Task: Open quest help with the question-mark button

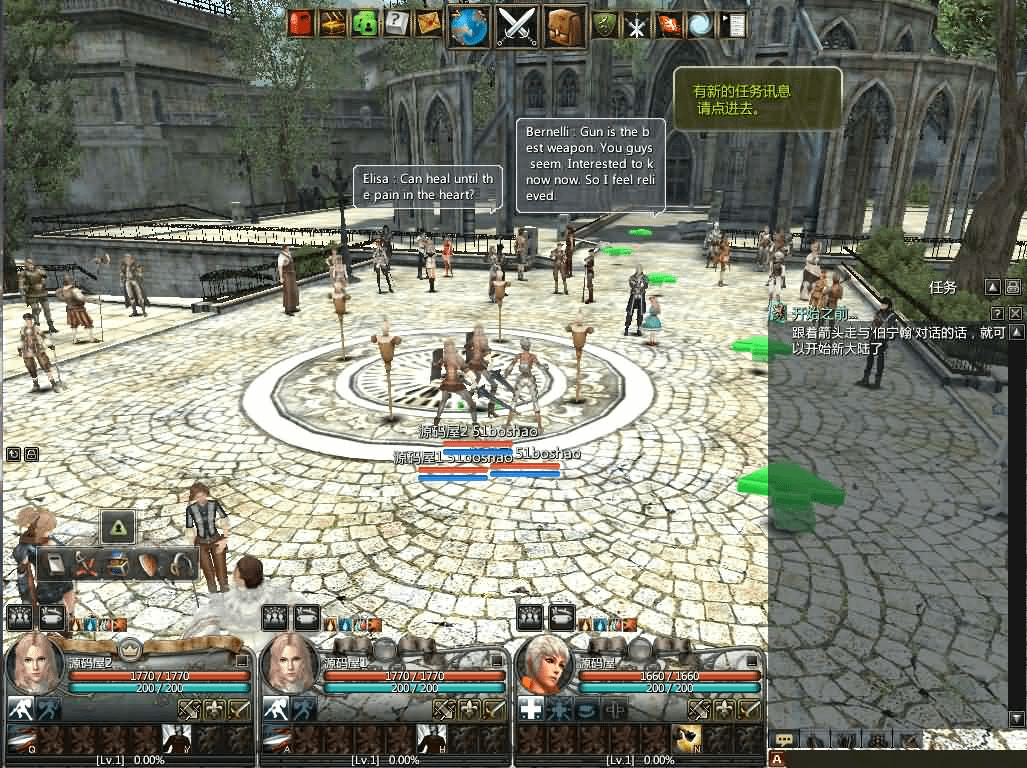Action: coord(996,314)
